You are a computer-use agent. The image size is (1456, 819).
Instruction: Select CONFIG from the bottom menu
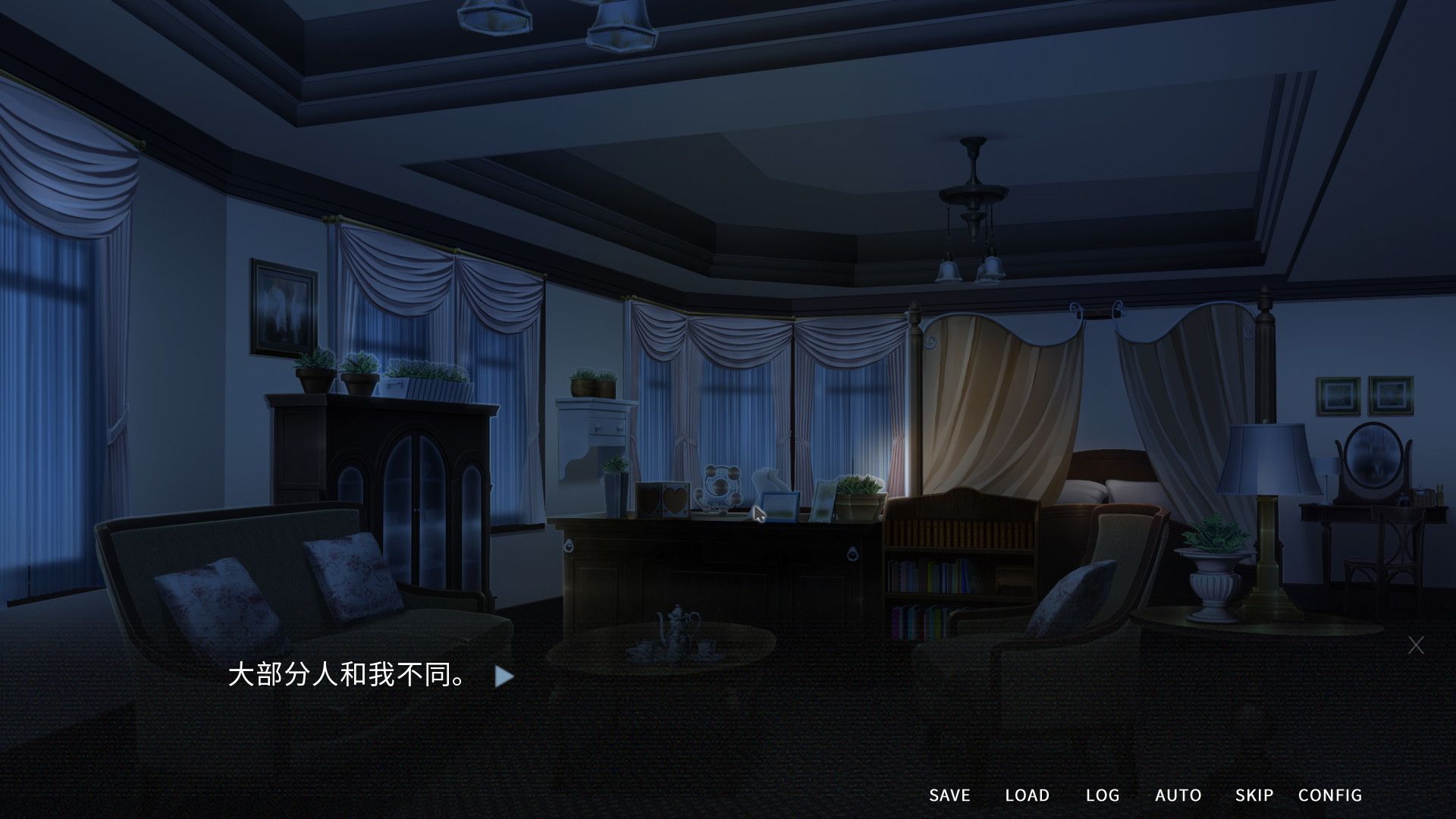[1330, 795]
